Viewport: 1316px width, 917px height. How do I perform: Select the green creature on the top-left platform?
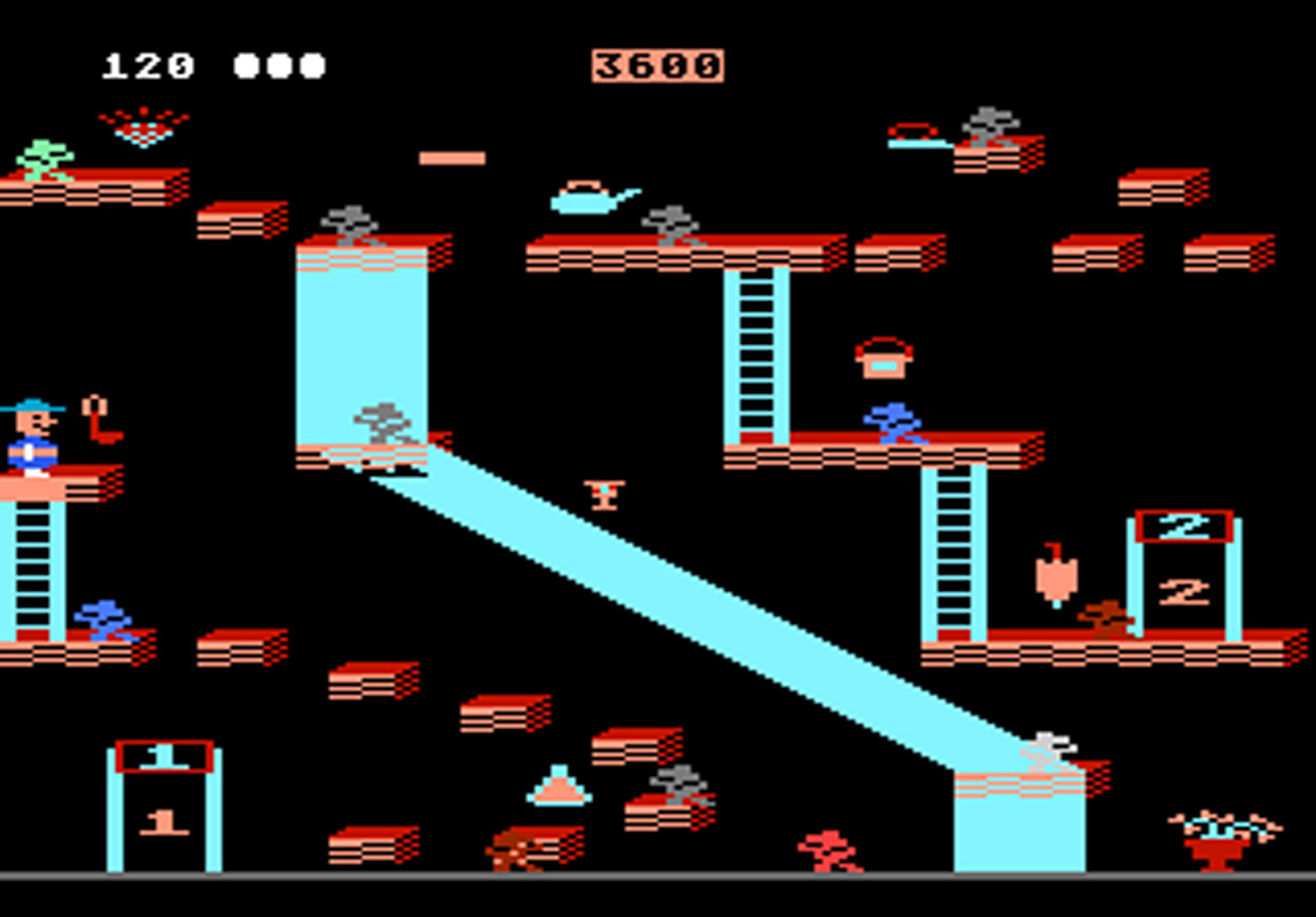coord(44,160)
